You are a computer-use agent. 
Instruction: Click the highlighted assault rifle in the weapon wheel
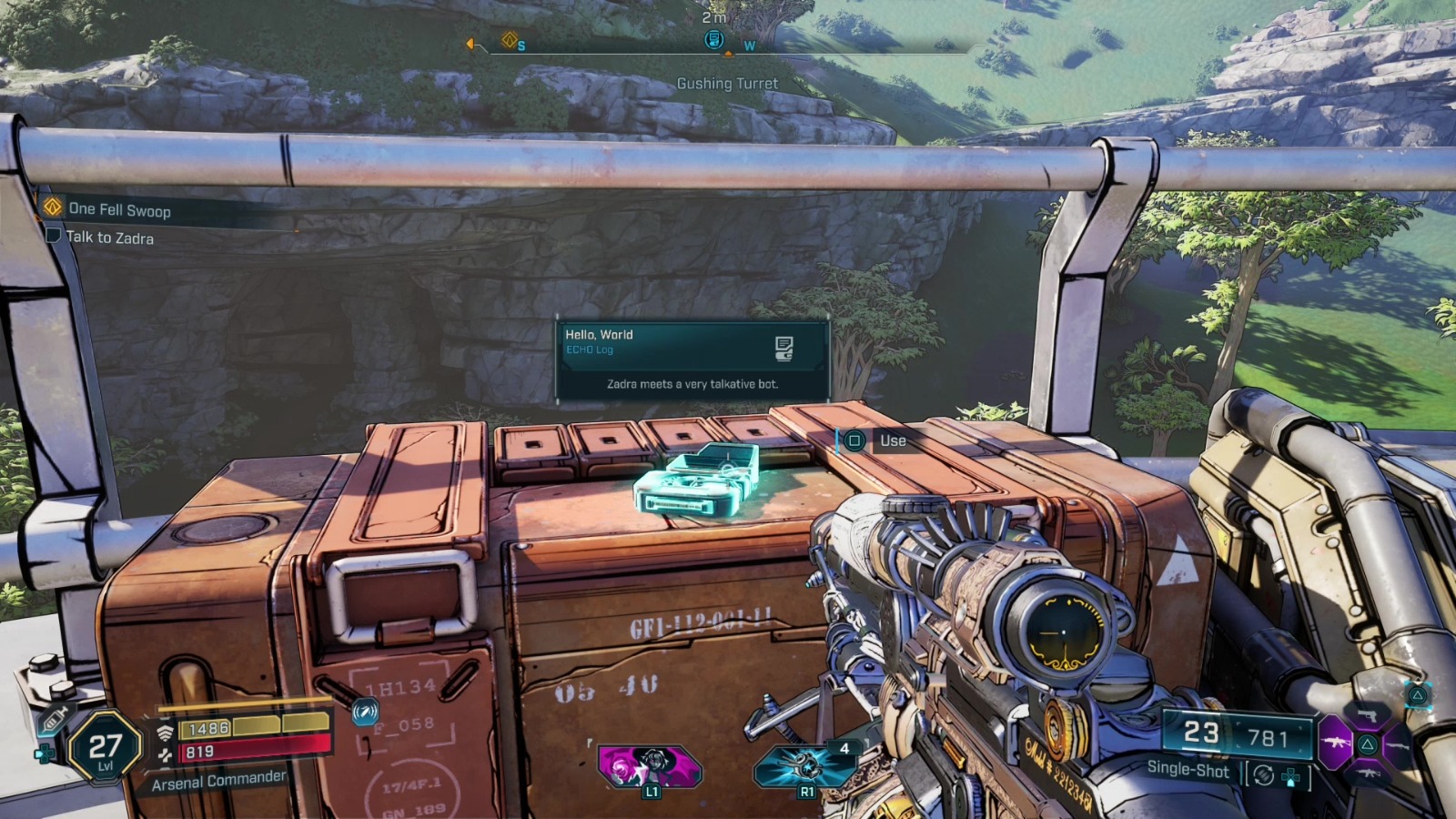(1336, 743)
